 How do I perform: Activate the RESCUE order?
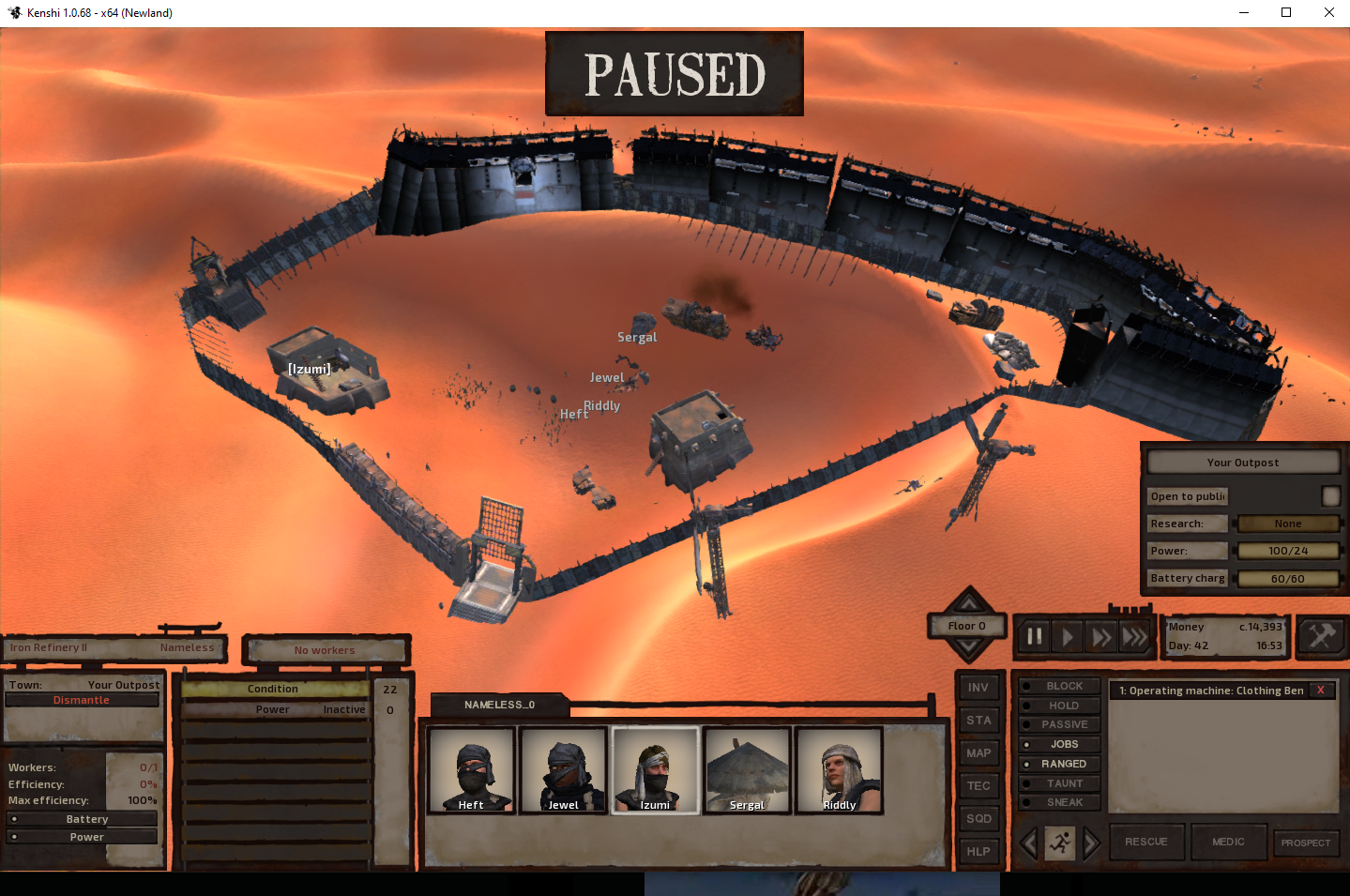tap(1146, 842)
